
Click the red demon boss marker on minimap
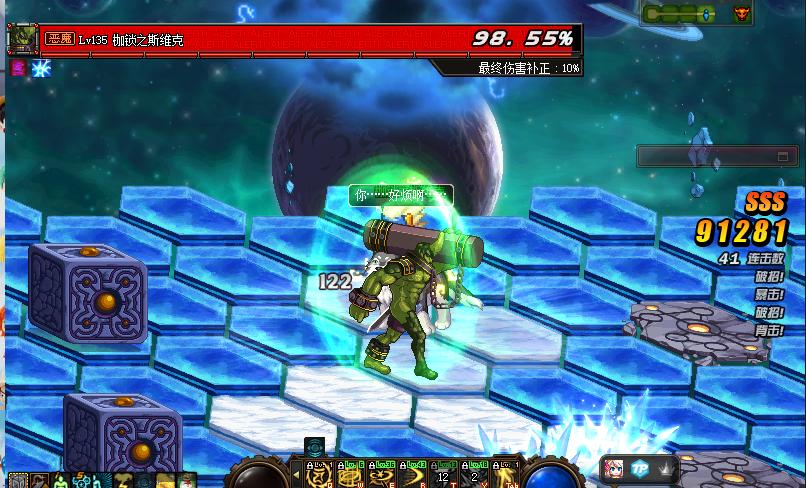(x=742, y=14)
